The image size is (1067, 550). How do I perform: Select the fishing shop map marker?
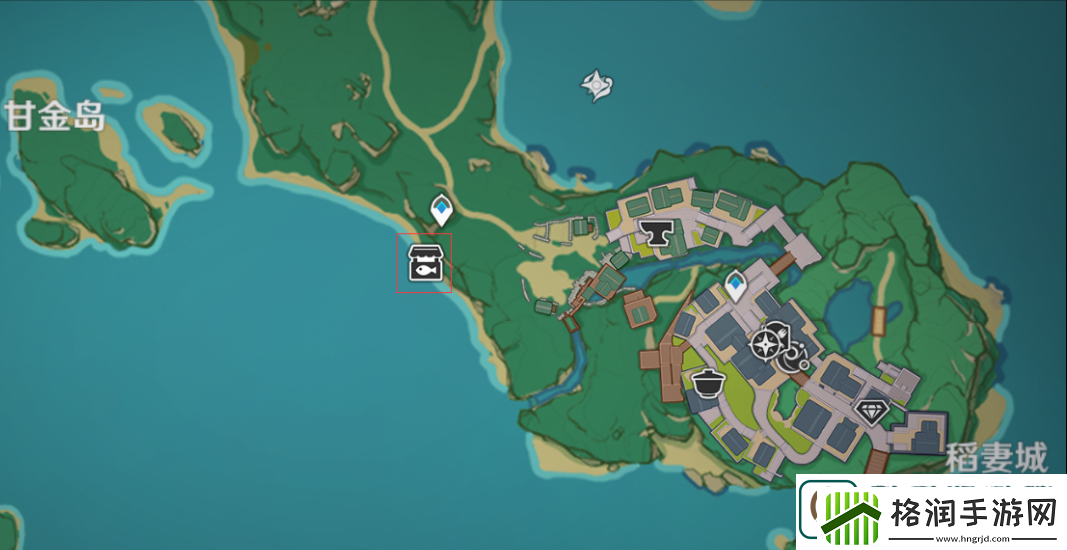pos(424,263)
